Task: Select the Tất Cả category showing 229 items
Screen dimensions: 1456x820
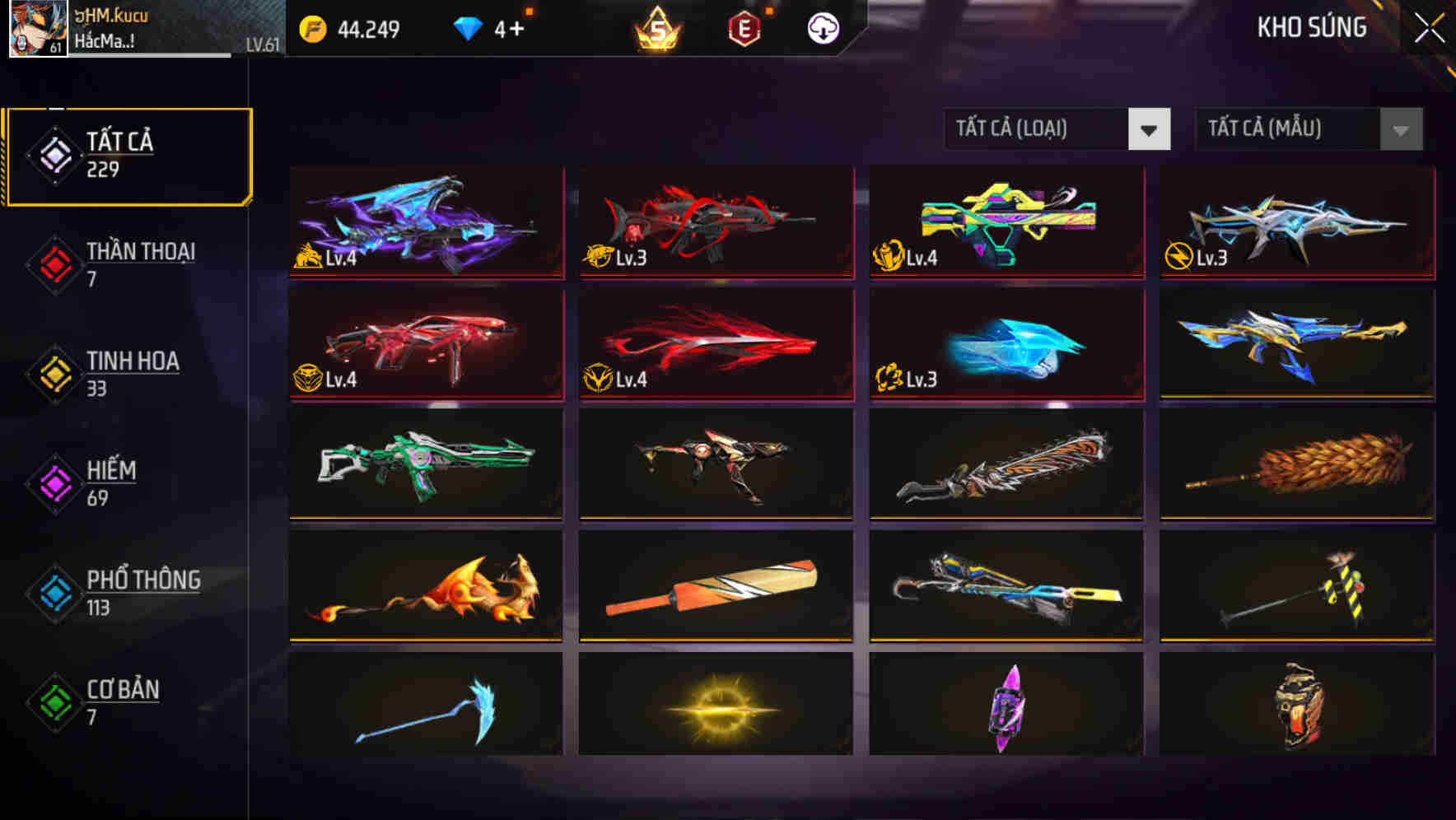Action: click(128, 153)
